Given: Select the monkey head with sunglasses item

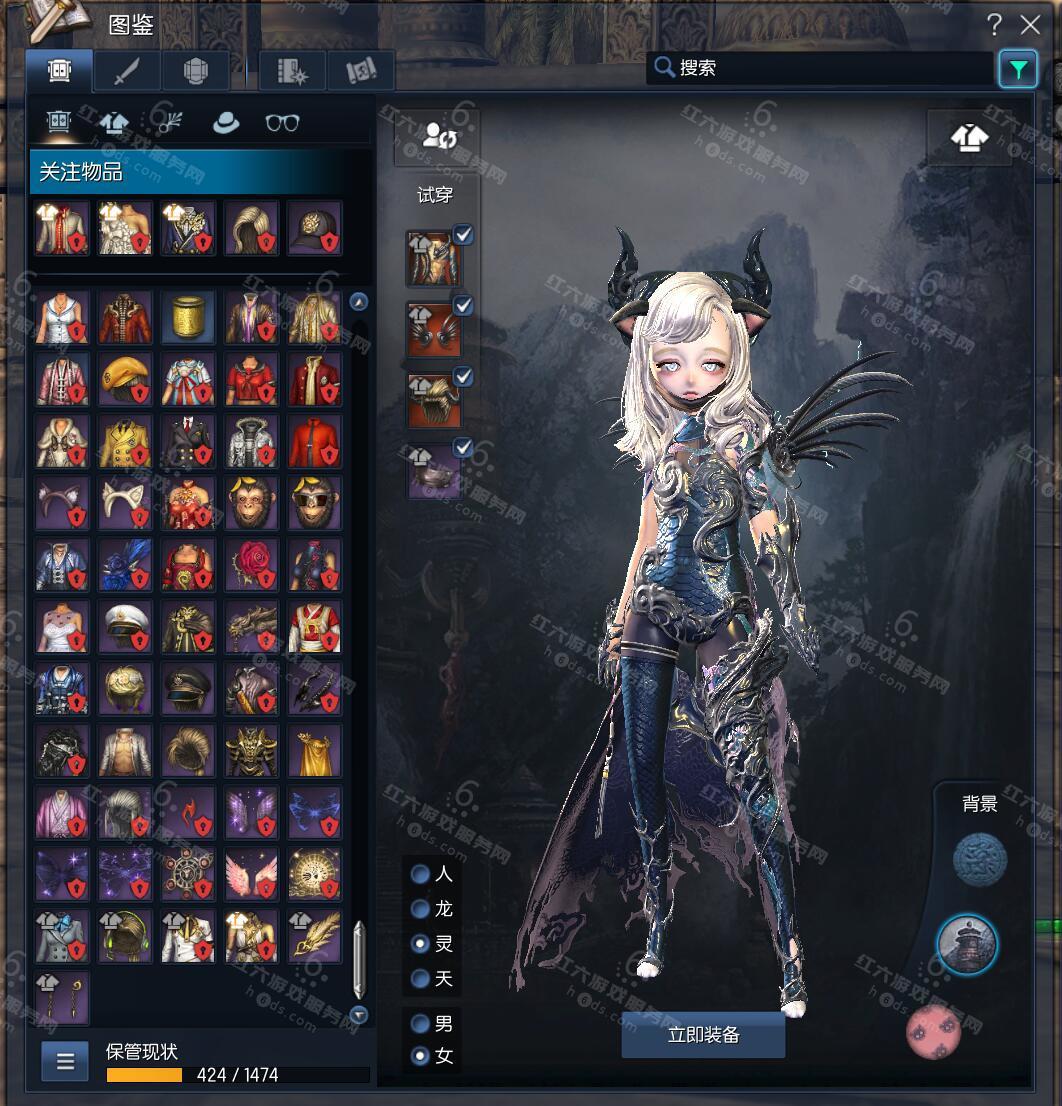Looking at the screenshot, I should point(314,503).
